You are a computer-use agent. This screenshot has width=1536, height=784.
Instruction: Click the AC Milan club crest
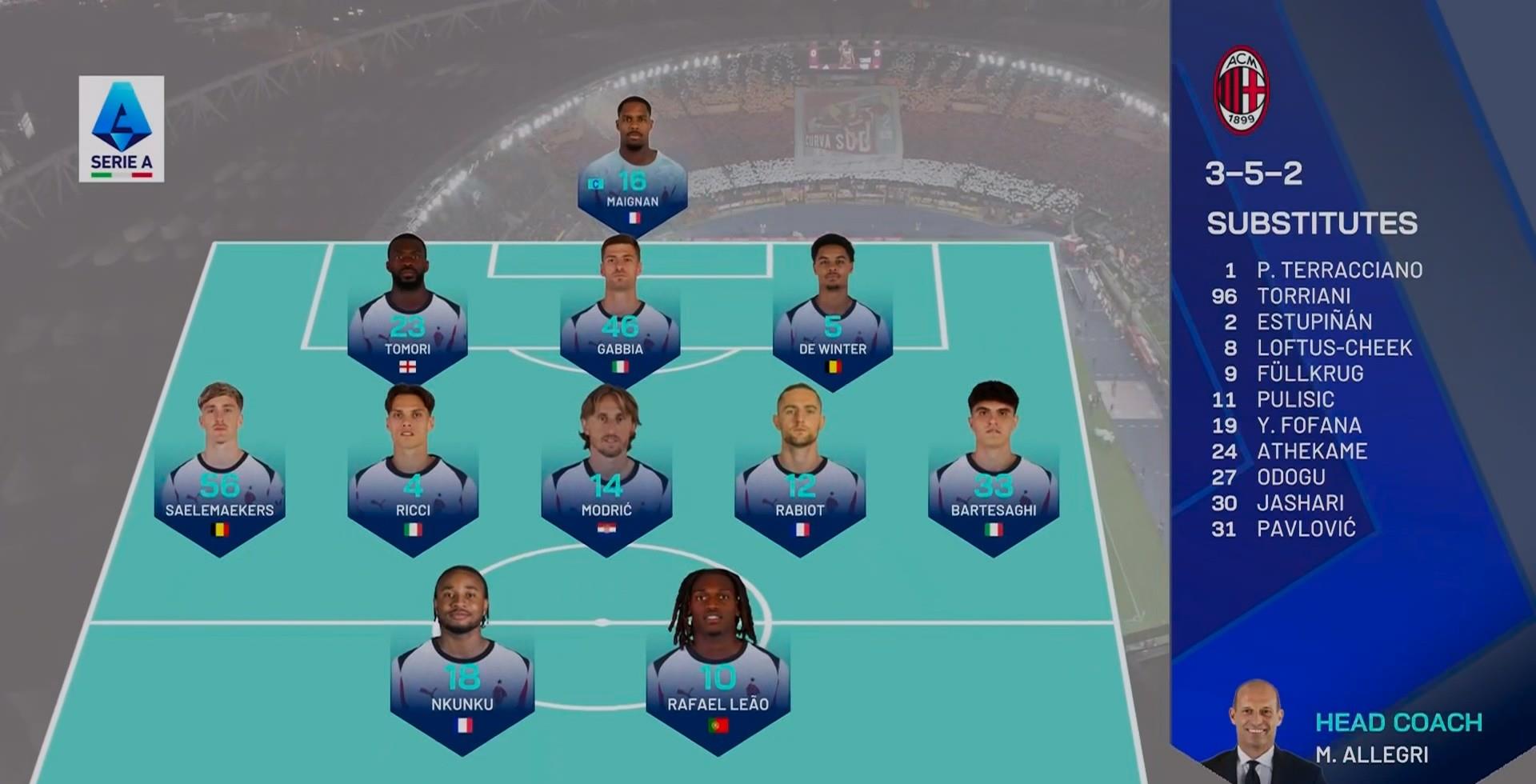(1241, 90)
